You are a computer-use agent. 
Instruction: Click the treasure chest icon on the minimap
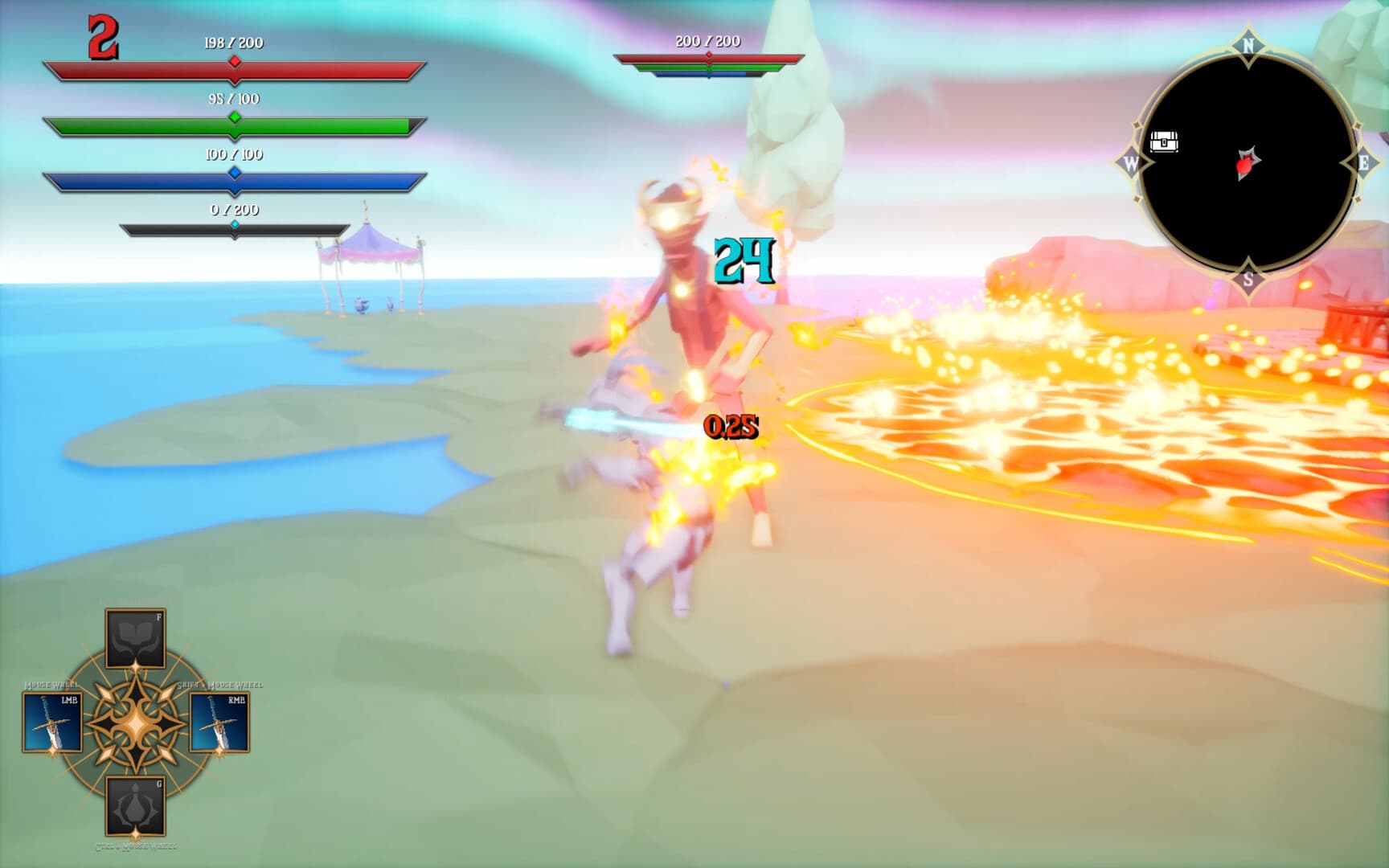(1166, 140)
